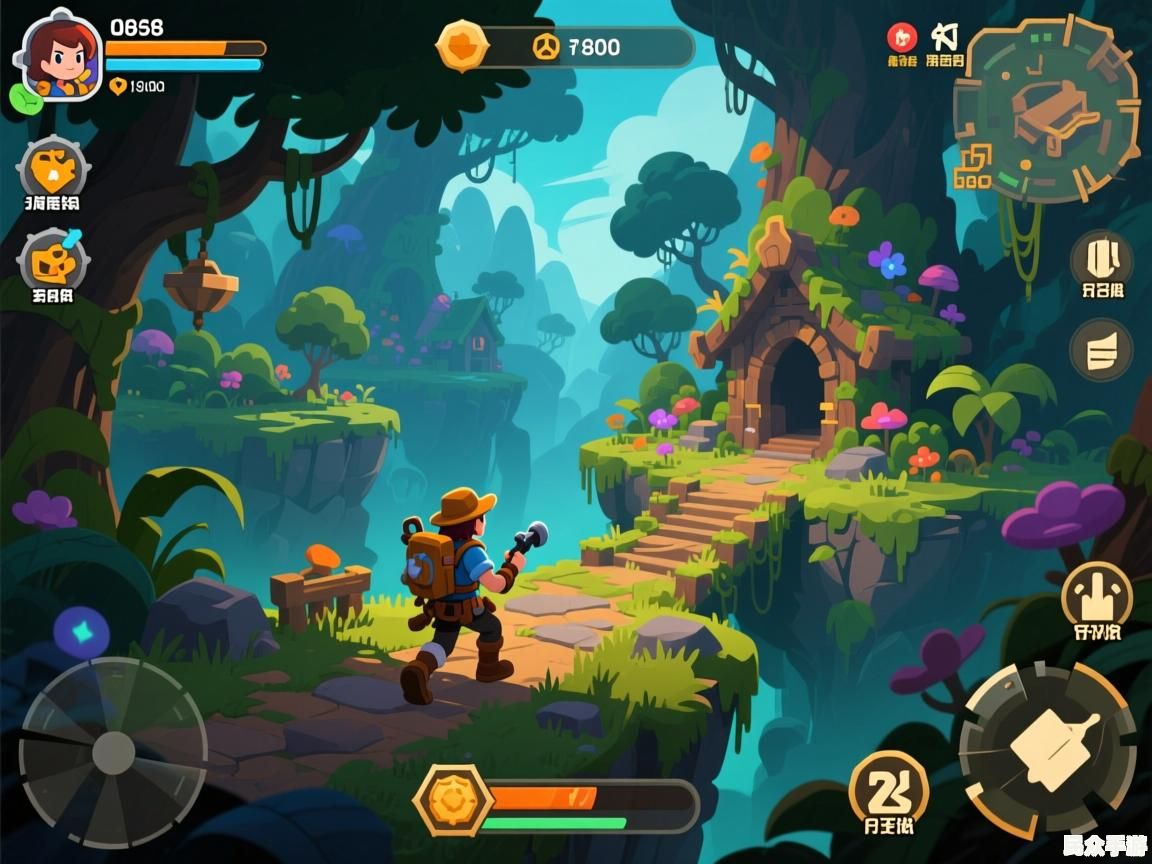Tap the green leaf badge on the portrait
Viewport: 1152px width, 864px height.
pyautogui.click(x=25, y=97)
